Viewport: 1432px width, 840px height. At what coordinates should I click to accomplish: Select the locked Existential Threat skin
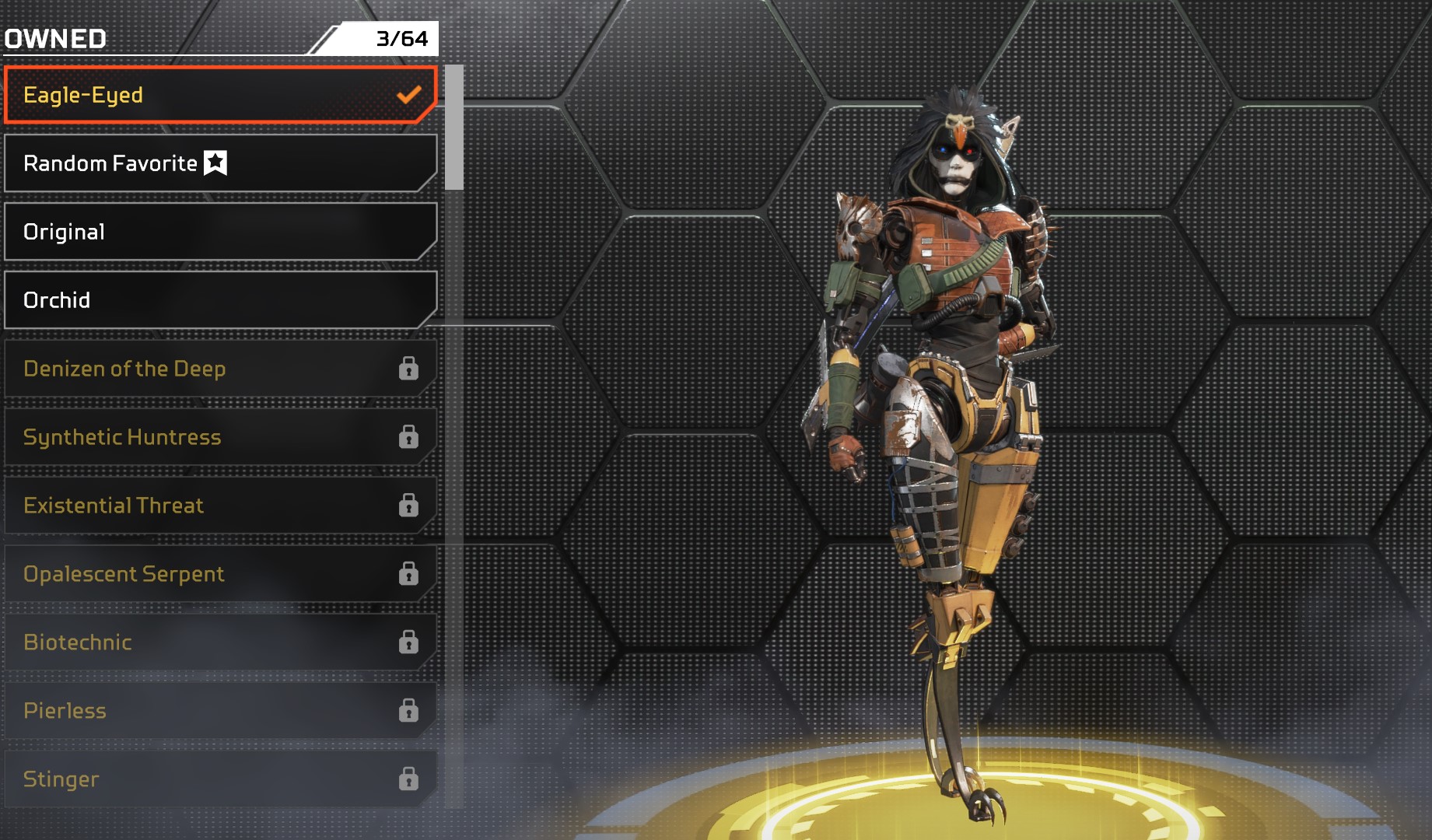point(220,506)
